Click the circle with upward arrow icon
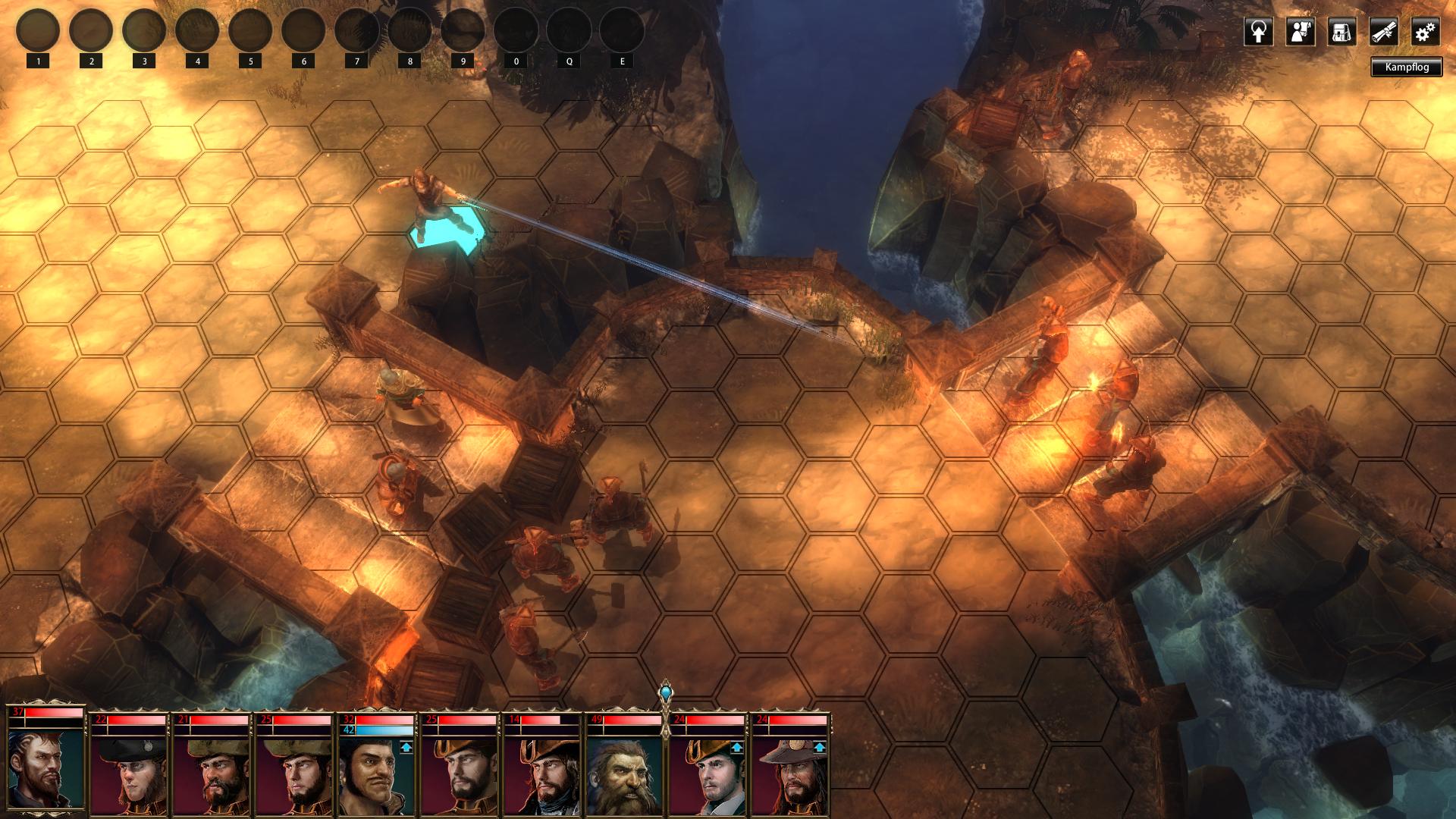The image size is (1456, 819). click(1258, 33)
